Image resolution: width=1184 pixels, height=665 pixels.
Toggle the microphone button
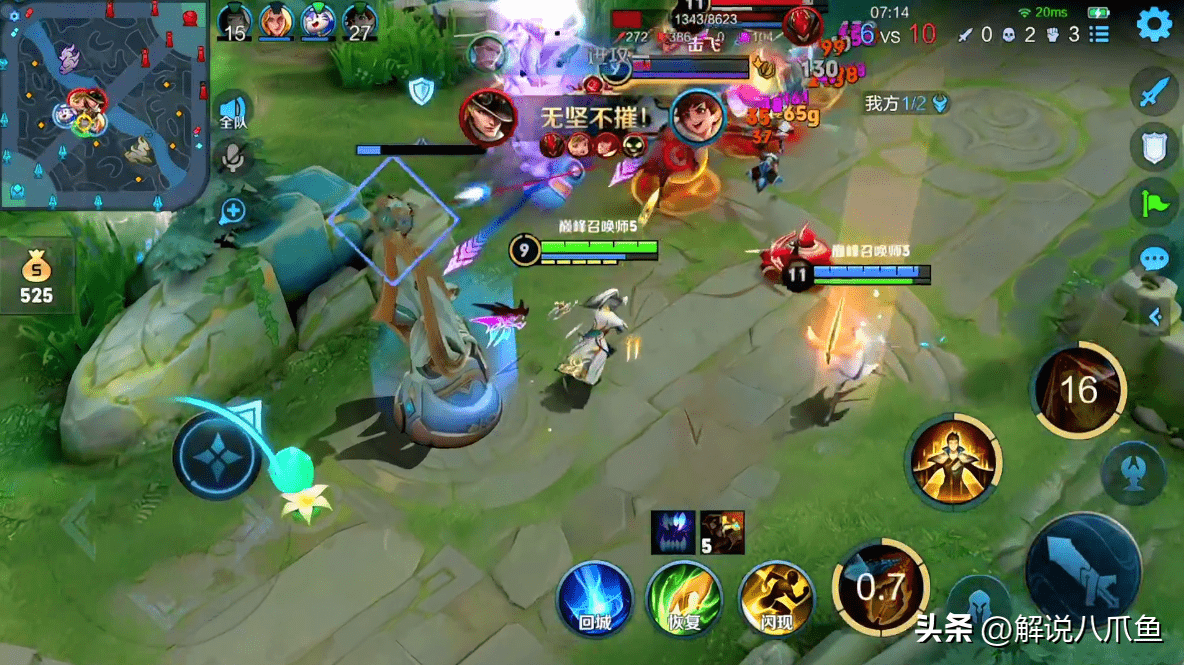click(233, 158)
